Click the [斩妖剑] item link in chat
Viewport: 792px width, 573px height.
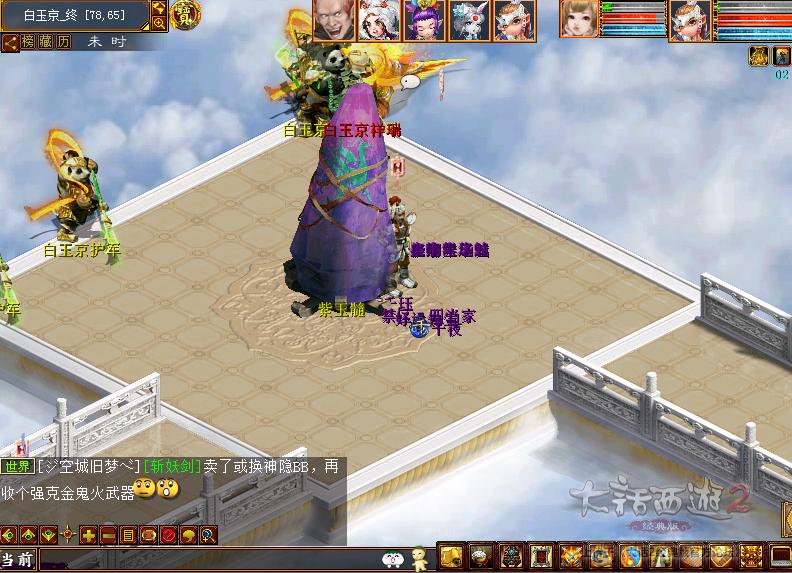tap(172, 466)
